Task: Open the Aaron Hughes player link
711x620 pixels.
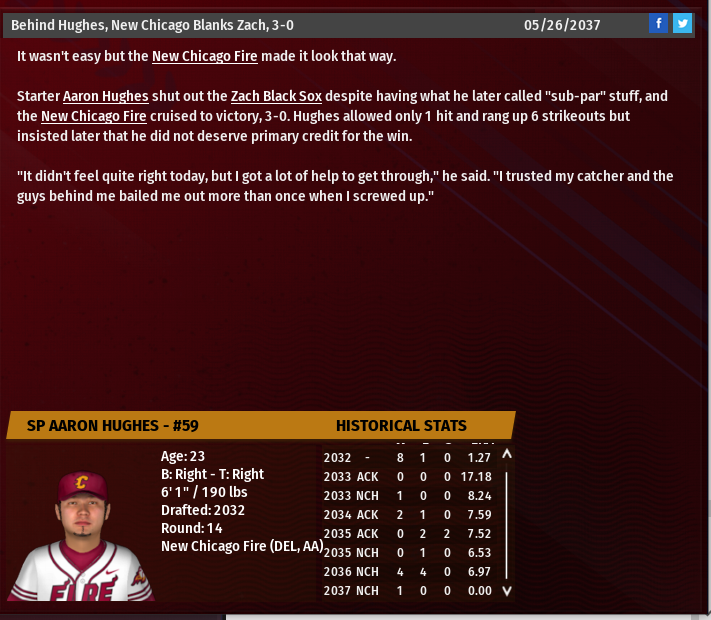Action: click(105, 97)
